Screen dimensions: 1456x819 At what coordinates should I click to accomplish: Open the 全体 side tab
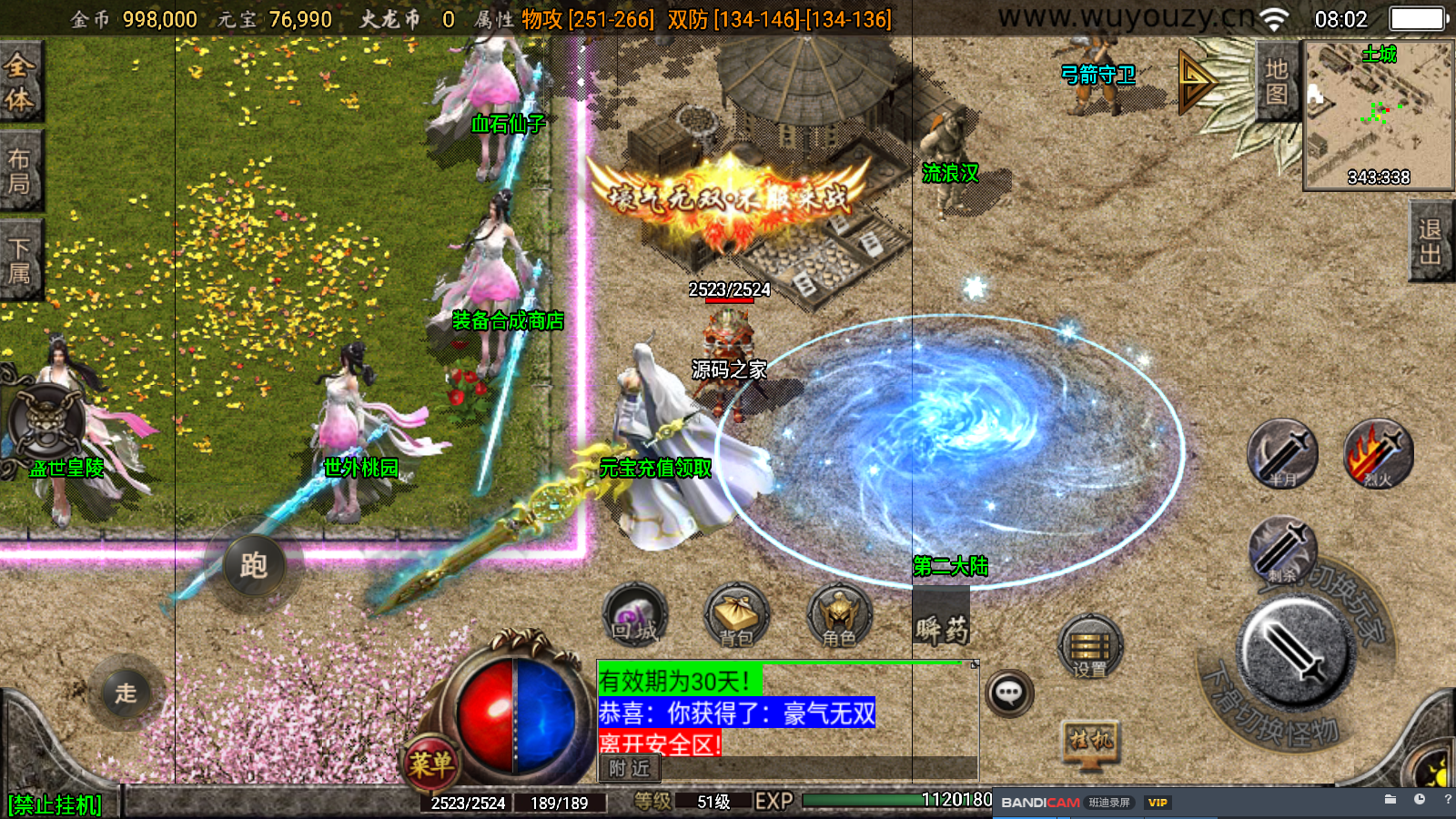20,80
